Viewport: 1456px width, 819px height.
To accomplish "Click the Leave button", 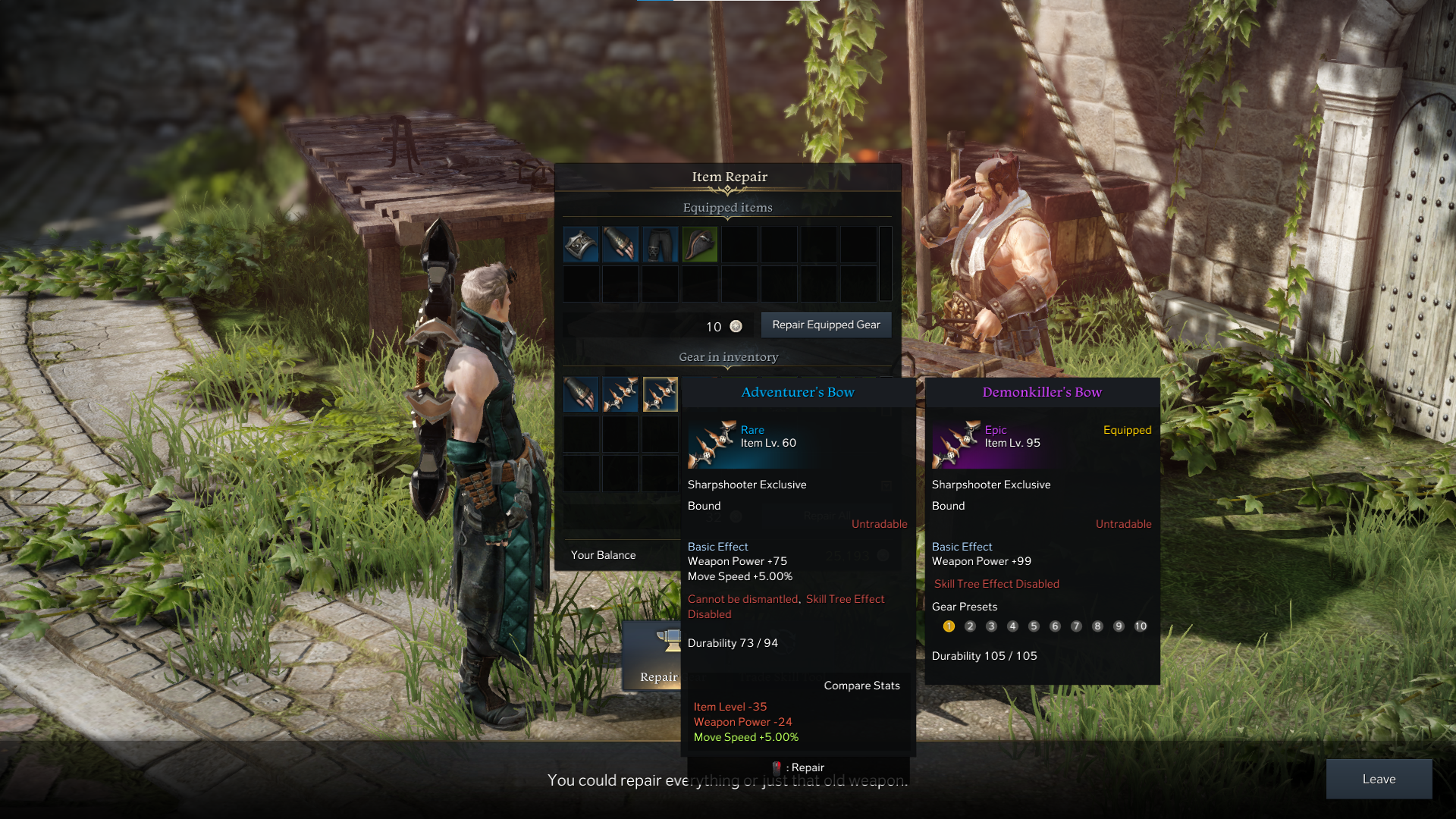I will coord(1379,779).
